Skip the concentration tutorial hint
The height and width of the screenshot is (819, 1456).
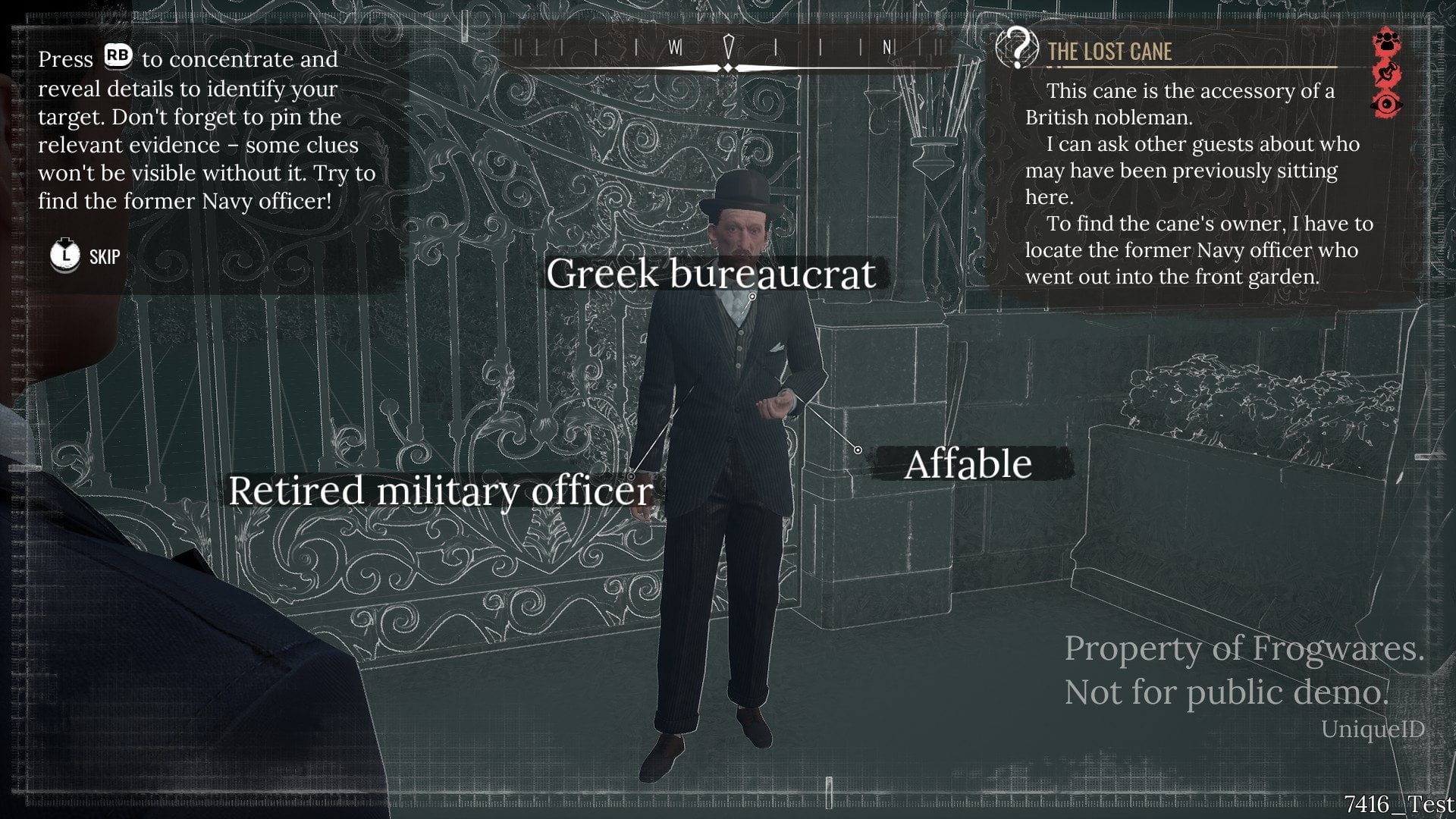[x=85, y=256]
